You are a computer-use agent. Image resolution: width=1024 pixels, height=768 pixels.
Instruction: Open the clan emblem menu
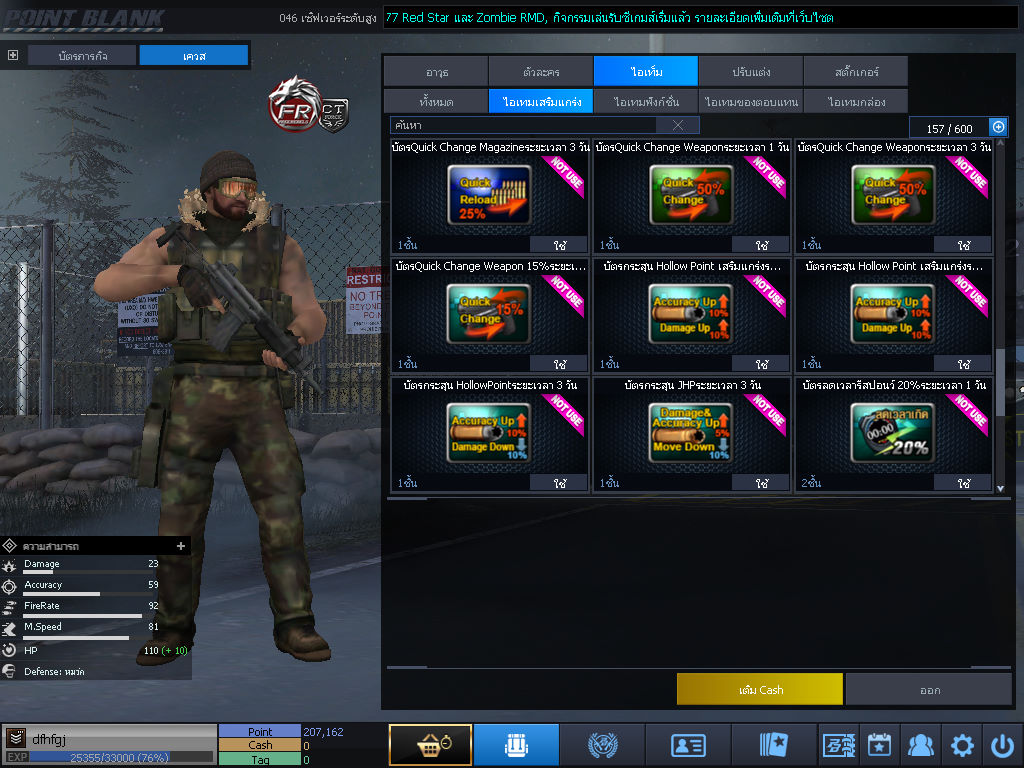click(602, 745)
